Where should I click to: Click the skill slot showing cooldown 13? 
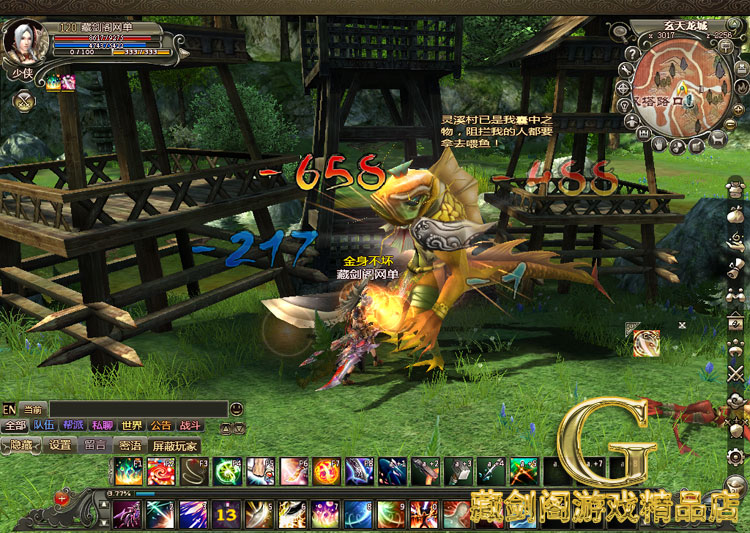click(226, 515)
